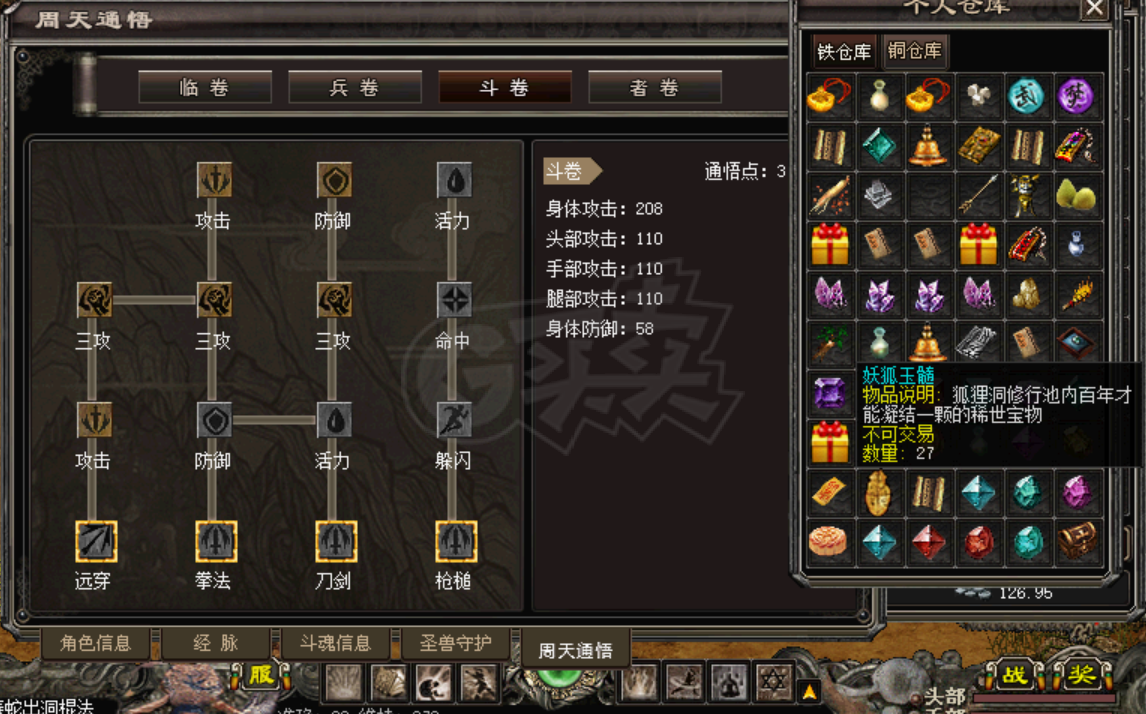Click the 命中 skill node
Viewport: 1146px width, 714px height.
click(454, 300)
